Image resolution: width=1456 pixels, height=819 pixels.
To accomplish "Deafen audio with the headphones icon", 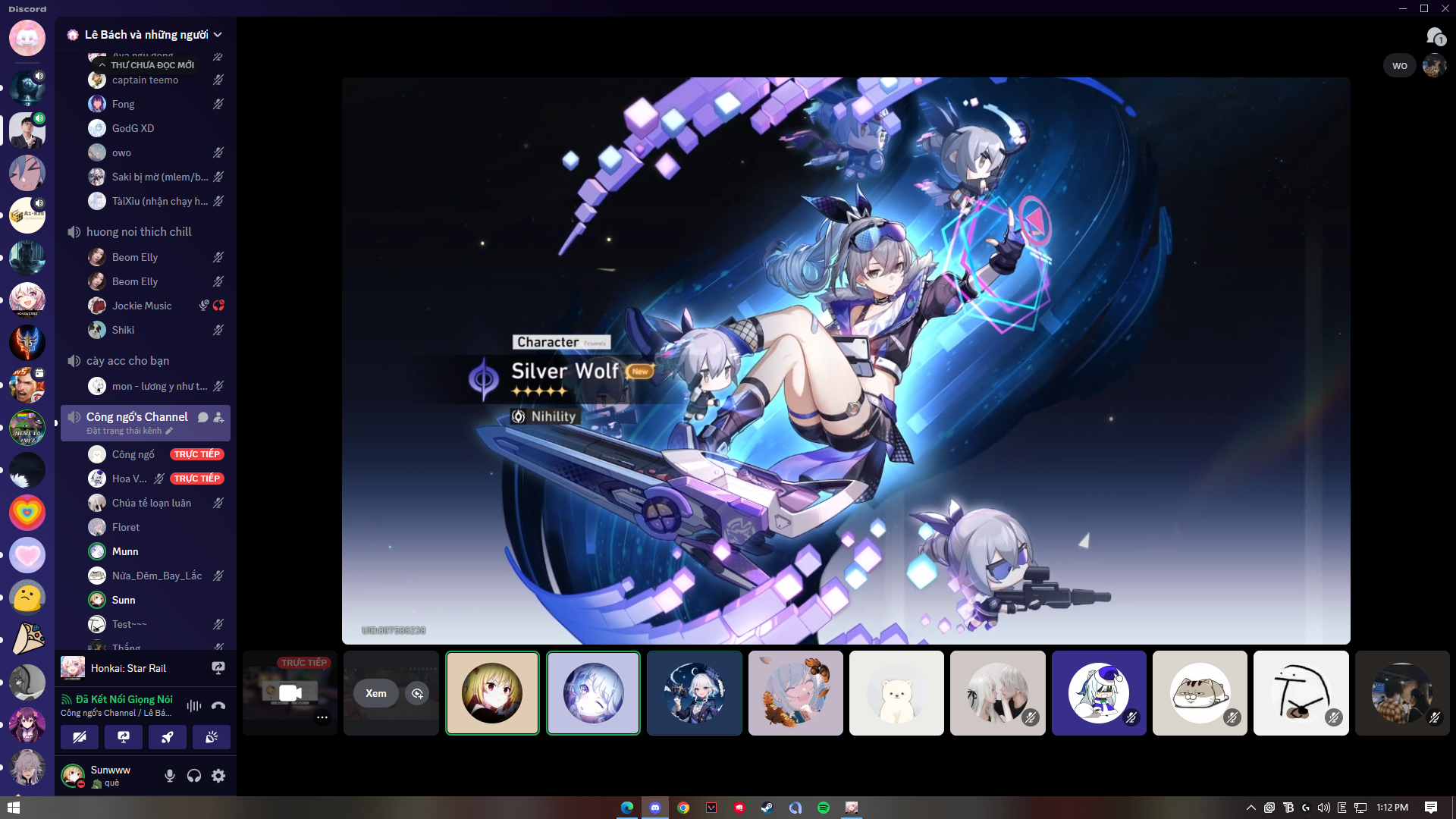I will (x=194, y=776).
